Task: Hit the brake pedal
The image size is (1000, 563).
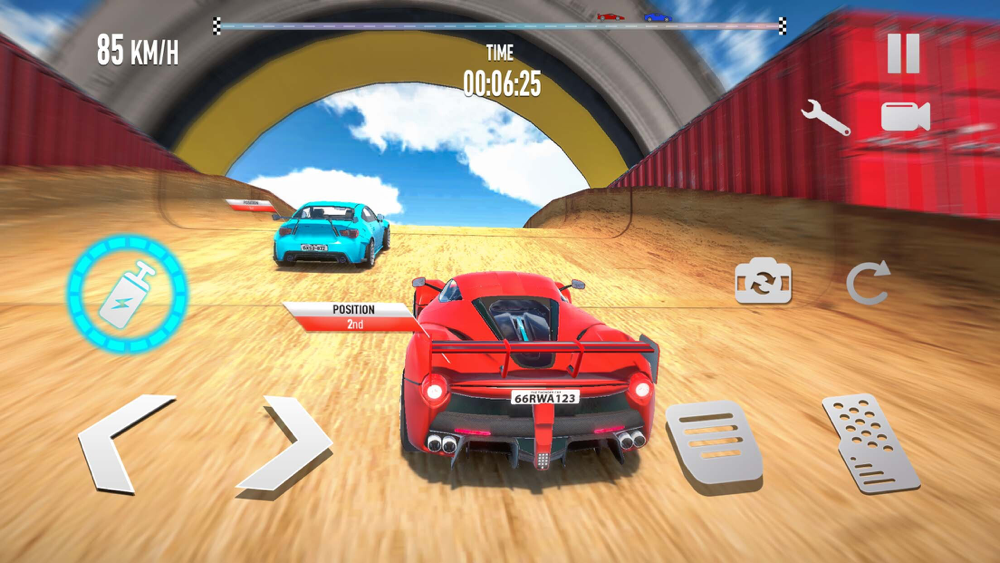Action: (713, 442)
